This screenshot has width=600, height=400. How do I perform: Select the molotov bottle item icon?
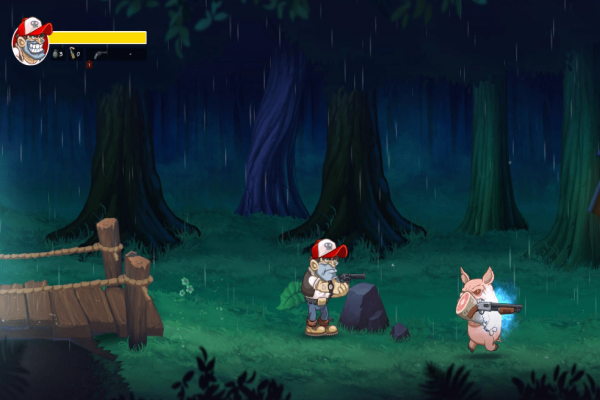[x=75, y=55]
